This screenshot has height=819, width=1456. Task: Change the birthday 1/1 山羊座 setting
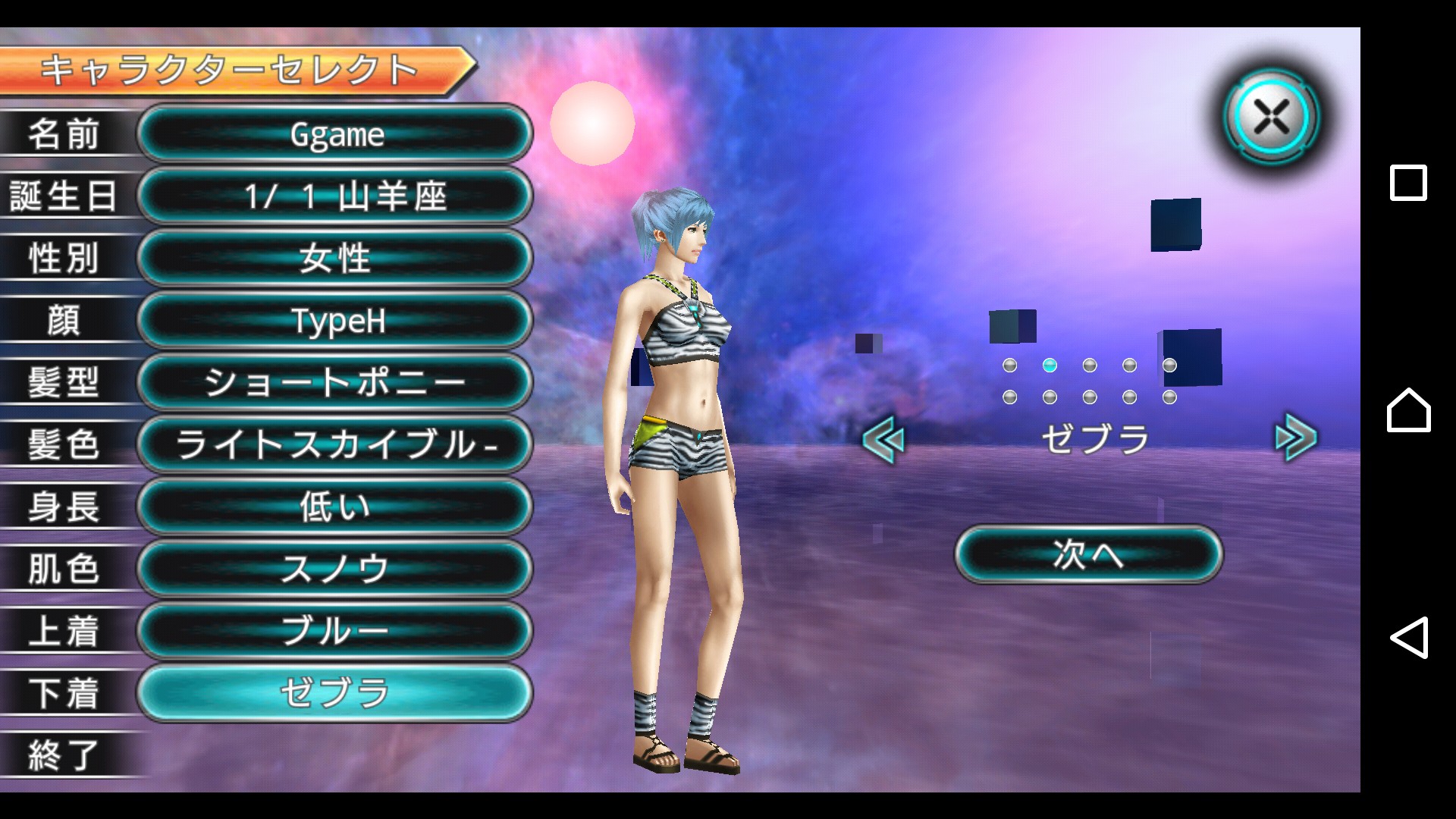point(335,196)
